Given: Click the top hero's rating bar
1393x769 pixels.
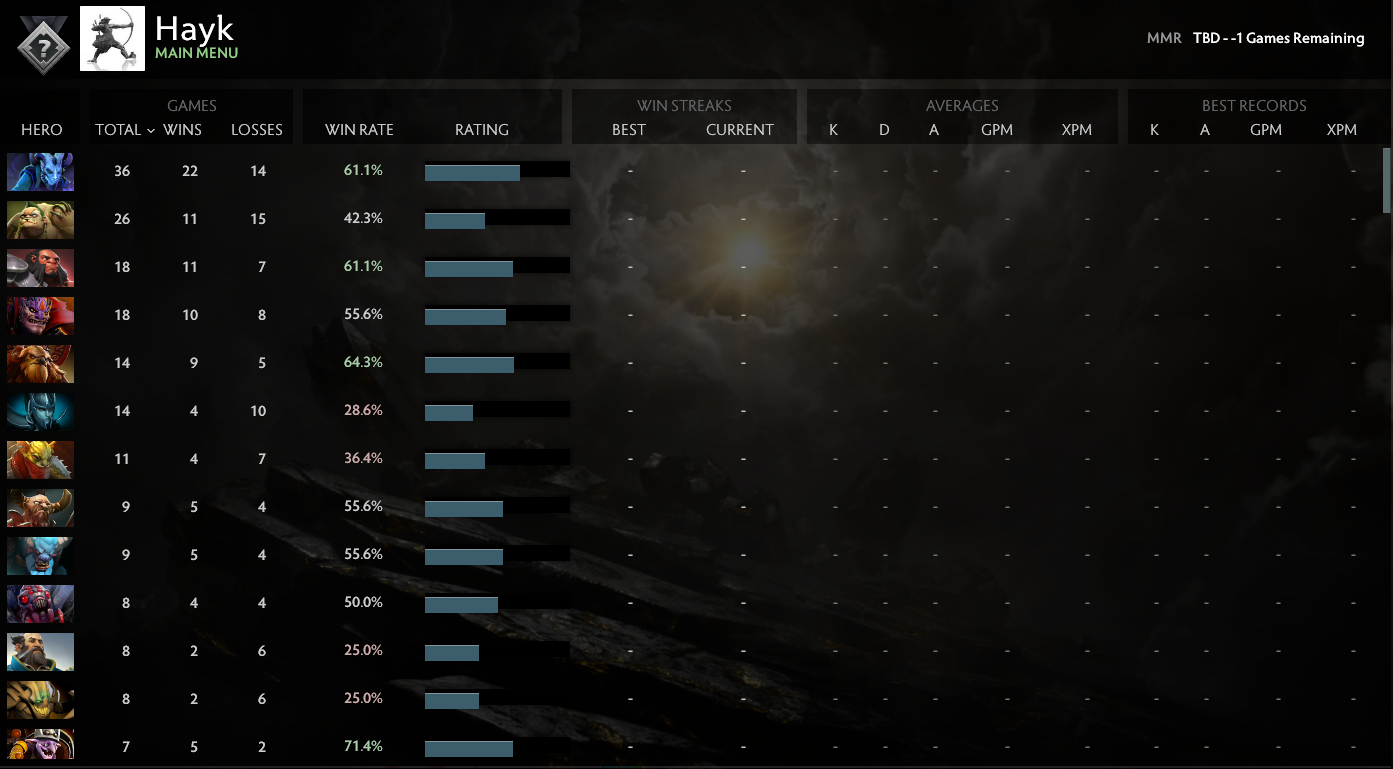Looking at the screenshot, I should coord(497,169).
